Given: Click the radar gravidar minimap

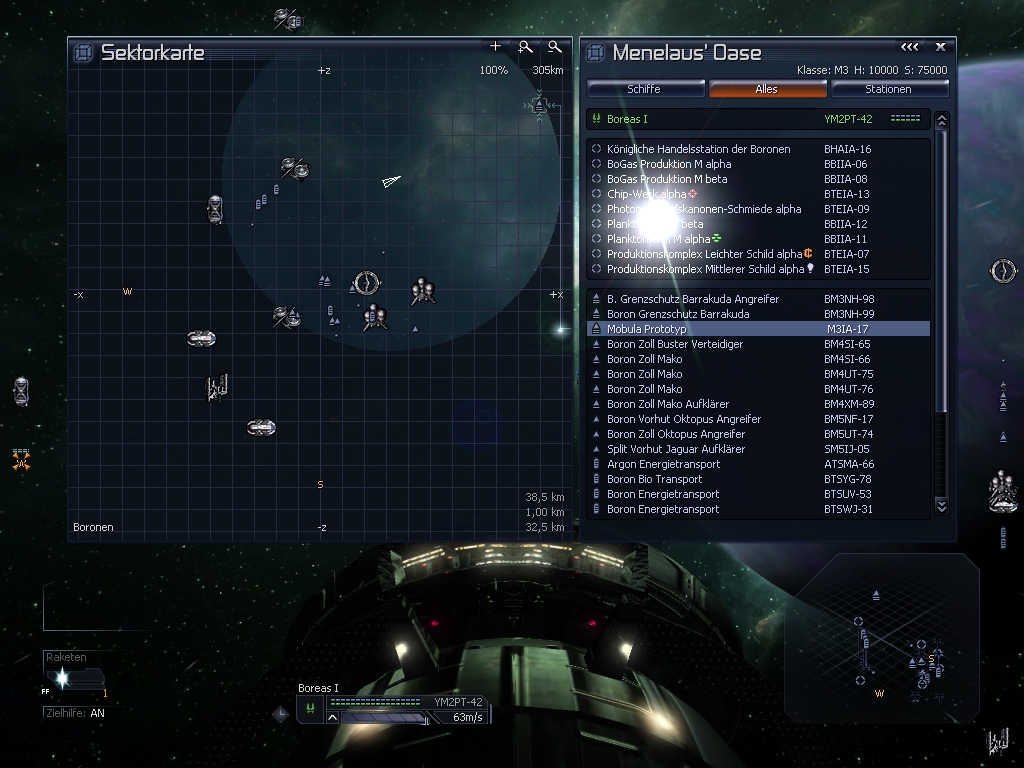Looking at the screenshot, I should [x=880, y=638].
